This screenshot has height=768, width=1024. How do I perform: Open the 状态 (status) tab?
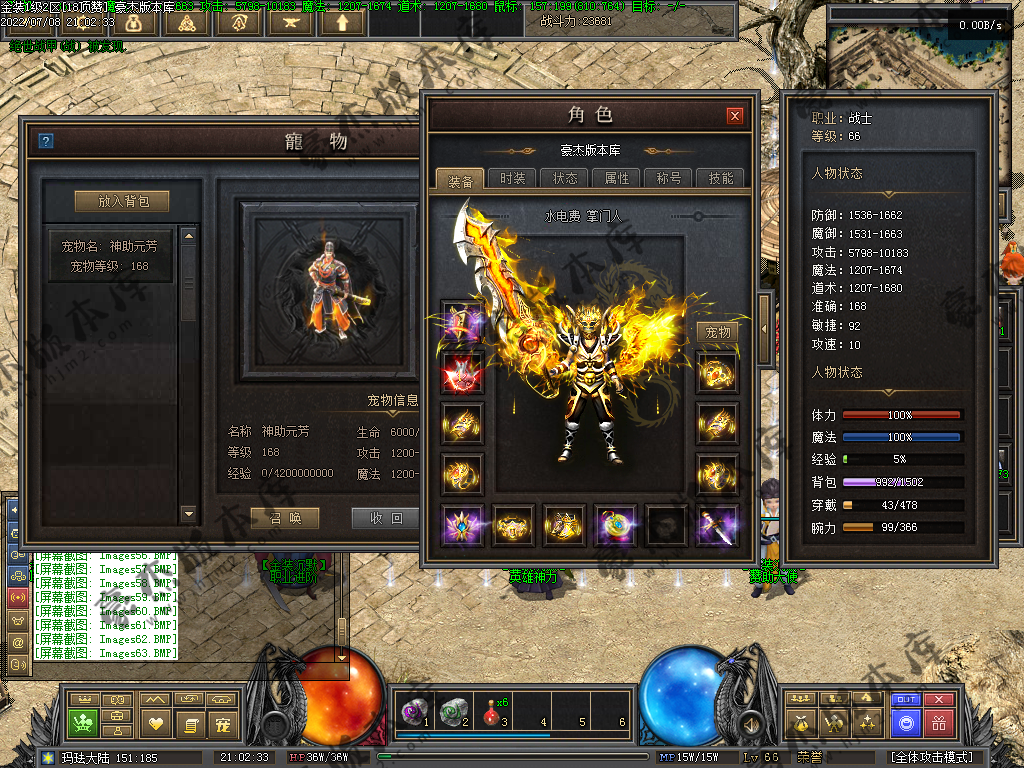(565, 178)
